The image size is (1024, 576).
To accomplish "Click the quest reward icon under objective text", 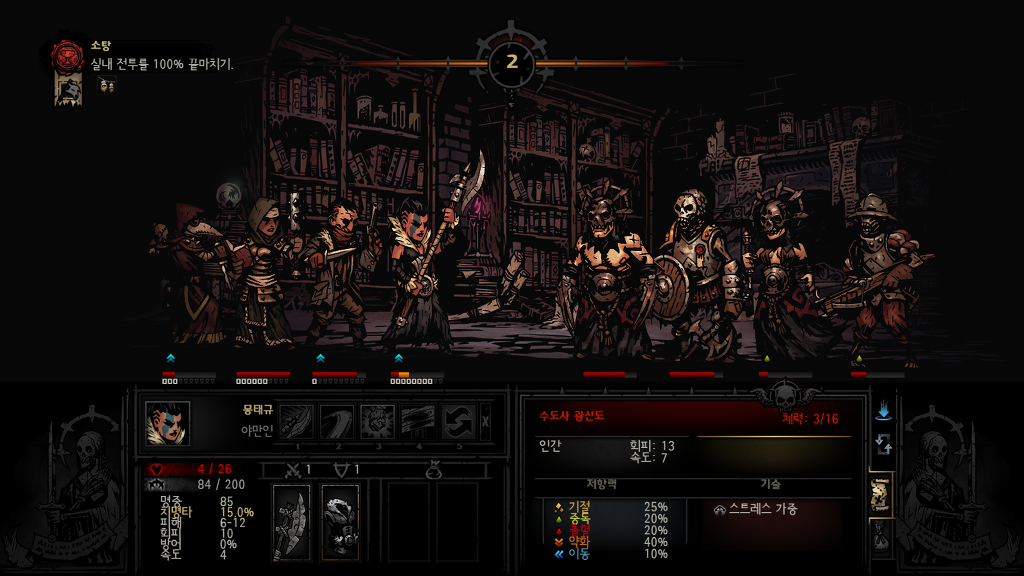I will coord(107,86).
